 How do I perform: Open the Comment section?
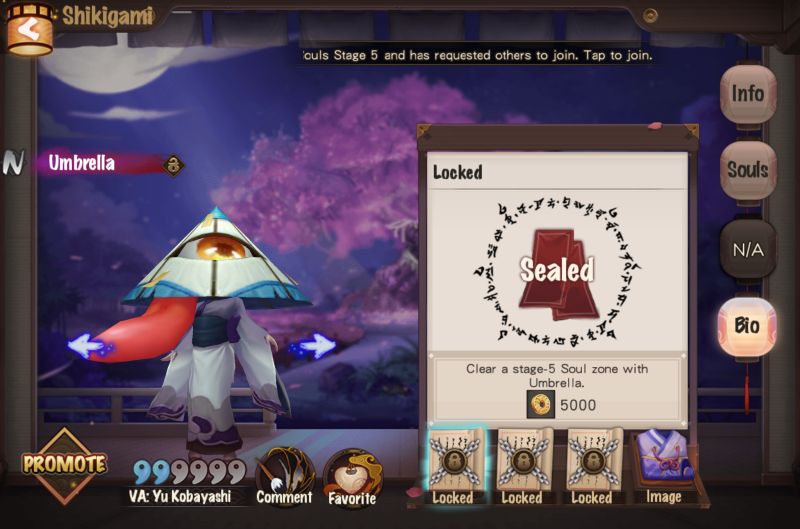[285, 475]
